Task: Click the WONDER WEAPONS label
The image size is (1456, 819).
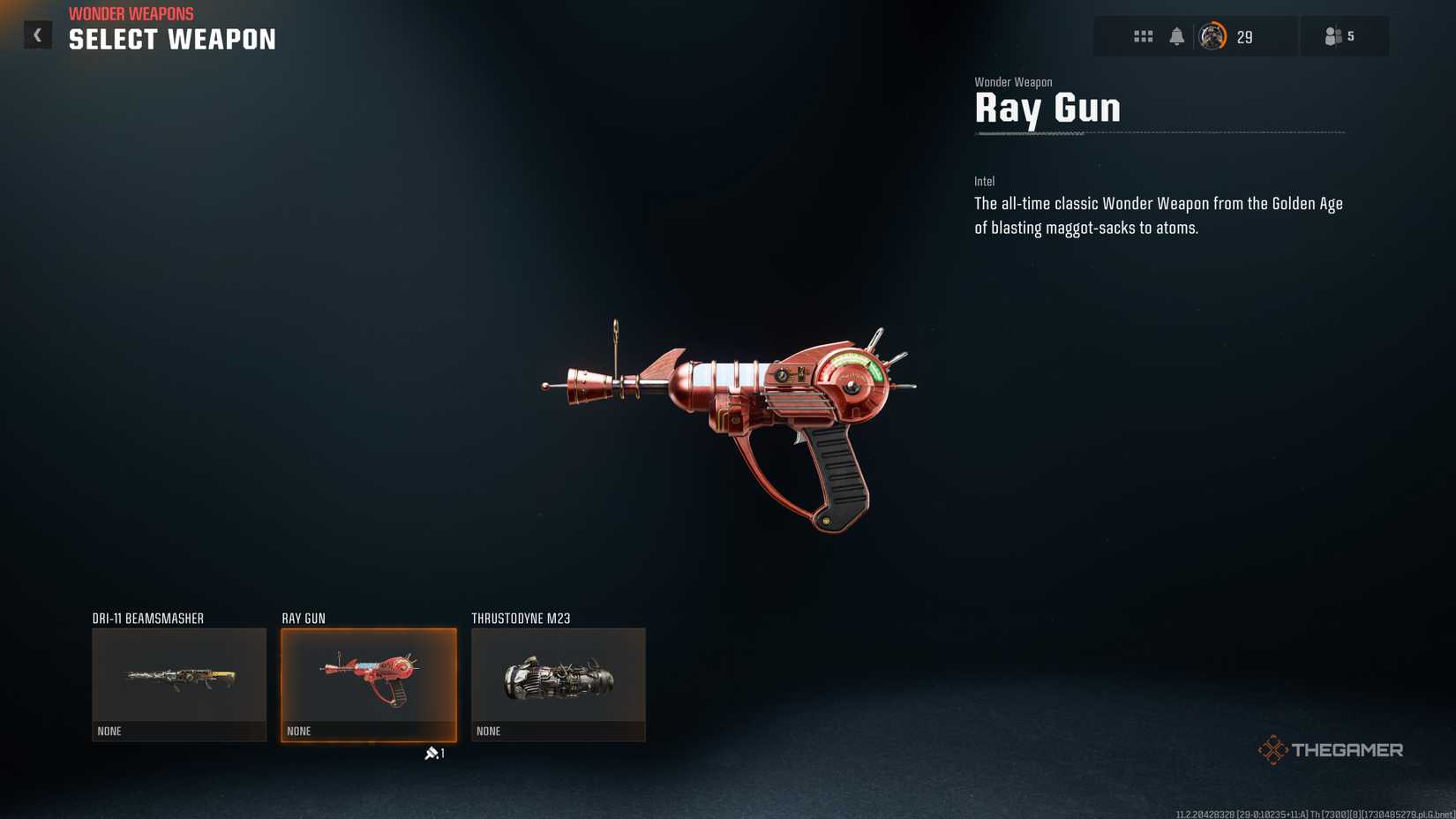Action: [131, 13]
